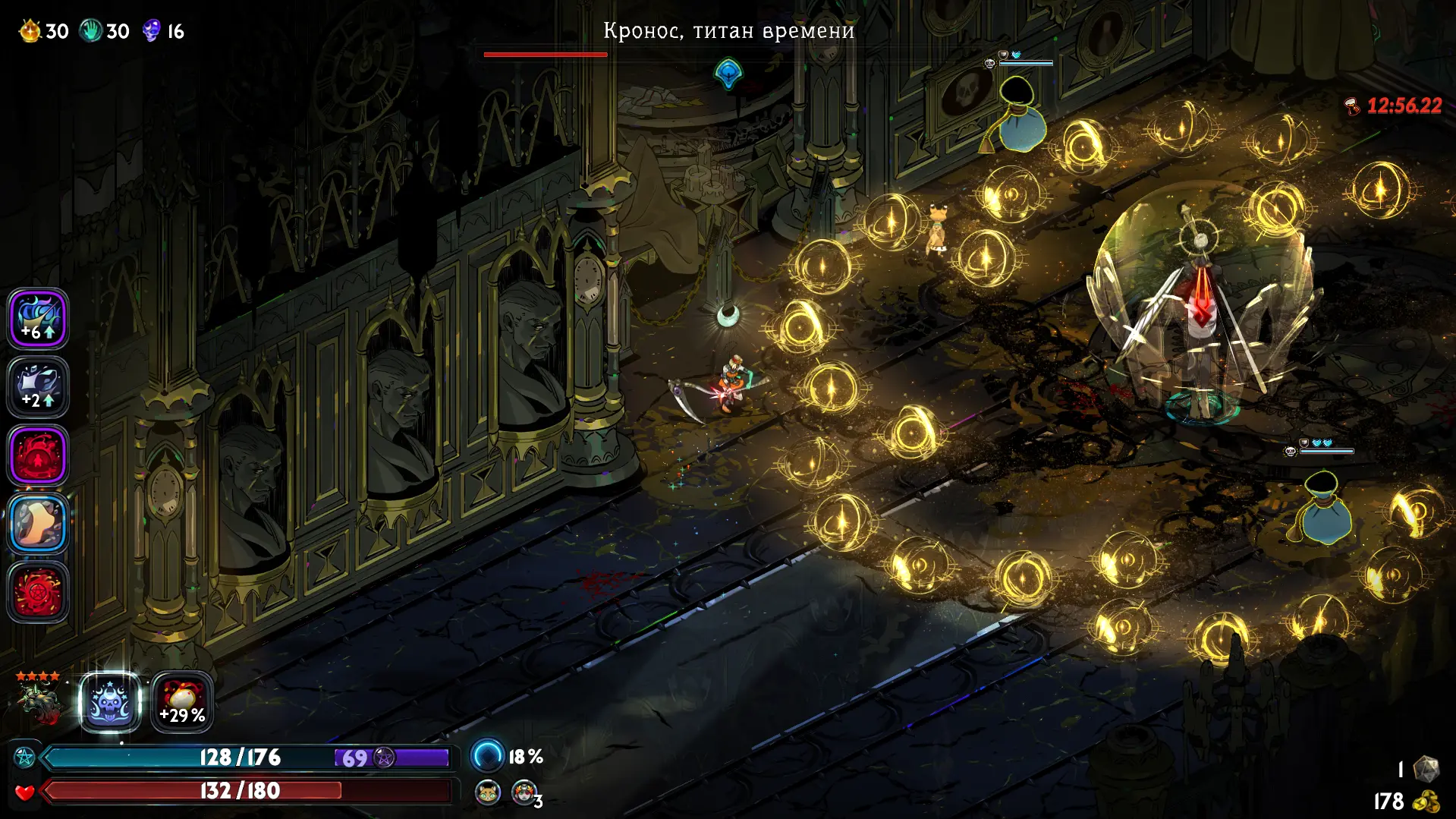The width and height of the screenshot is (1456, 819).
Task: Click the red figure-in-circle boon icon
Action: [38, 455]
